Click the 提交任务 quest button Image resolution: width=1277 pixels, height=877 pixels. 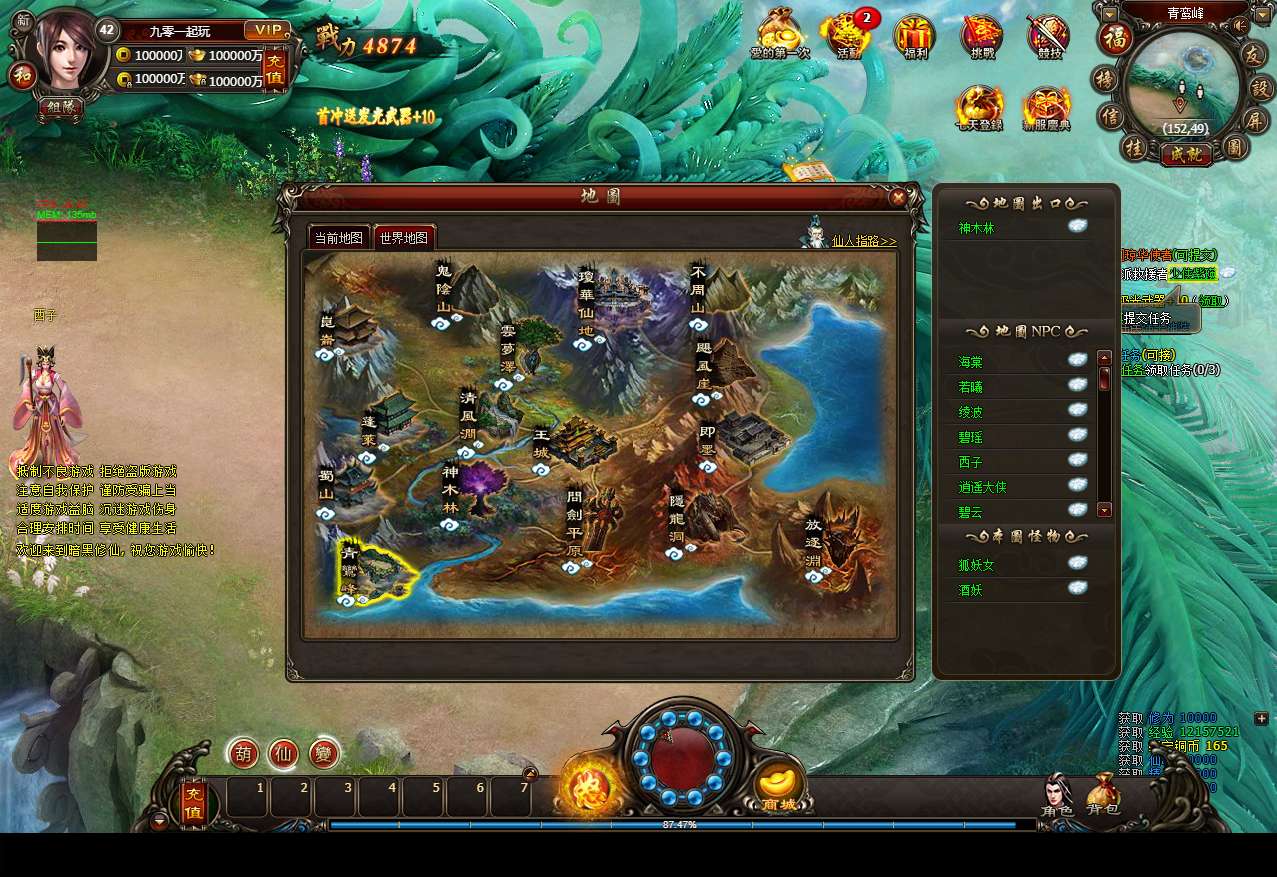[1147, 318]
